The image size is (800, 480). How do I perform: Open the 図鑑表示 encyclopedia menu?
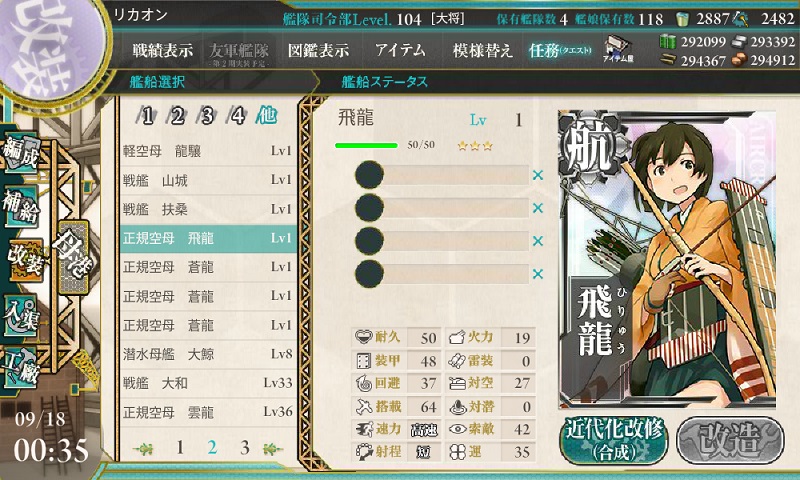tap(318, 49)
